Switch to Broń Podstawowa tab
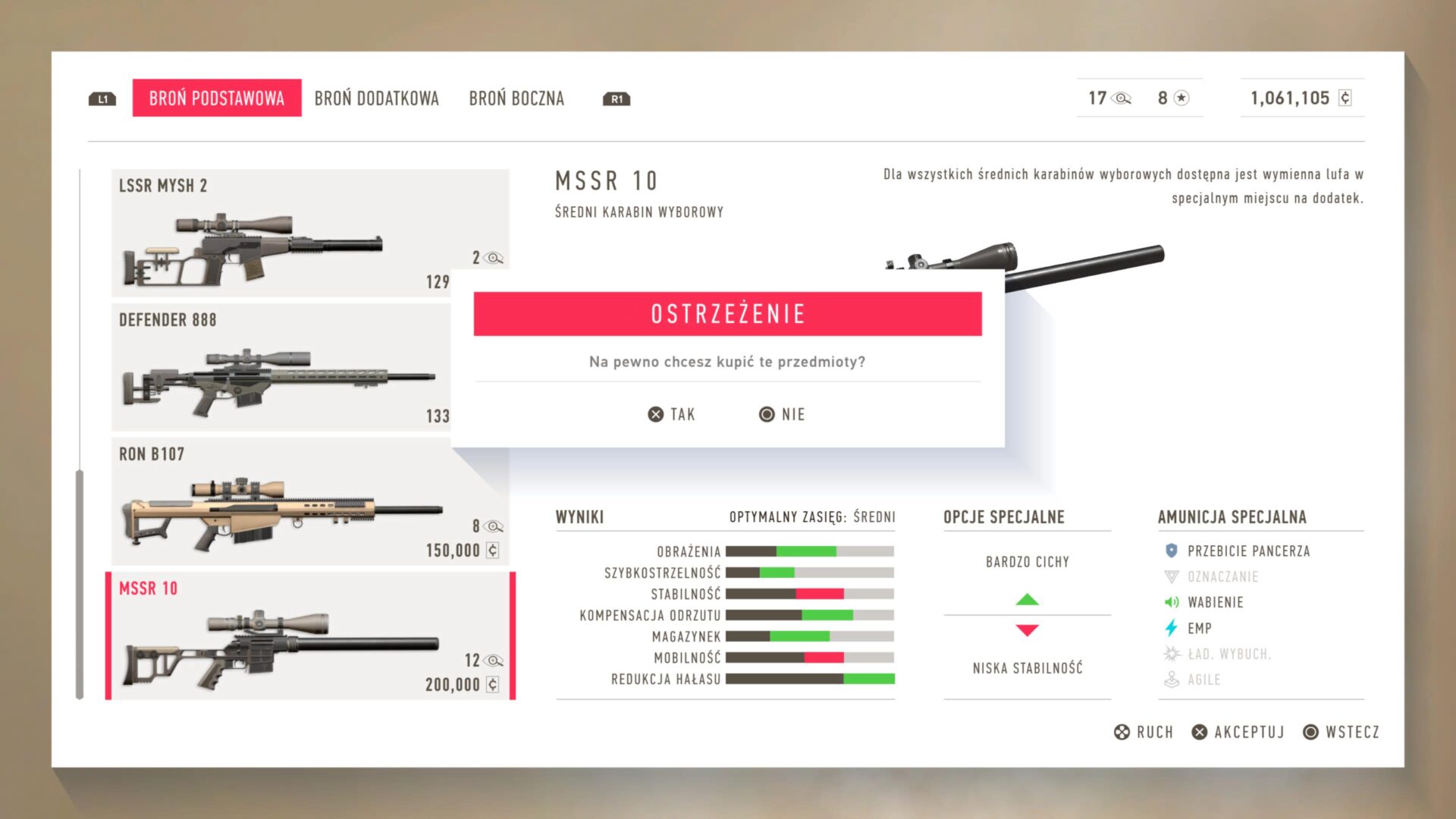Viewport: 1456px width, 819px height. coord(216,98)
